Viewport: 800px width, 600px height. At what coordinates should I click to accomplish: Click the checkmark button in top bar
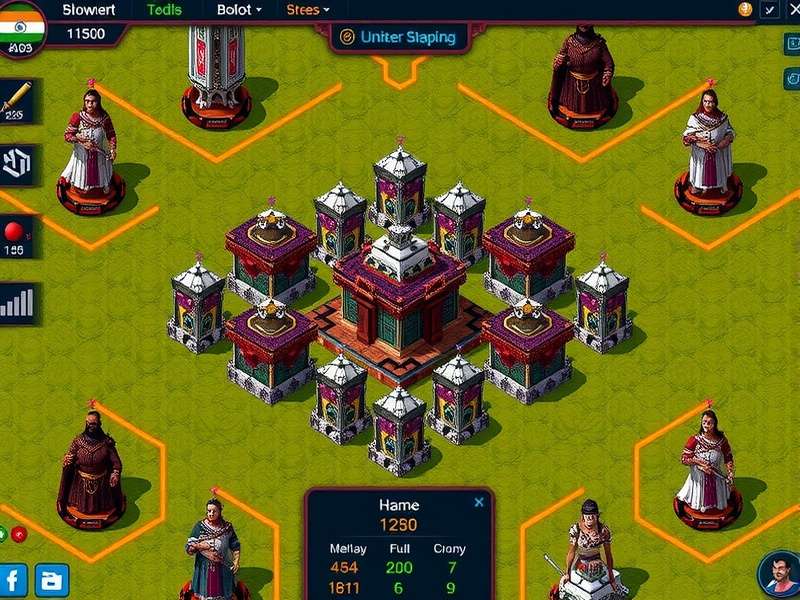(x=769, y=10)
